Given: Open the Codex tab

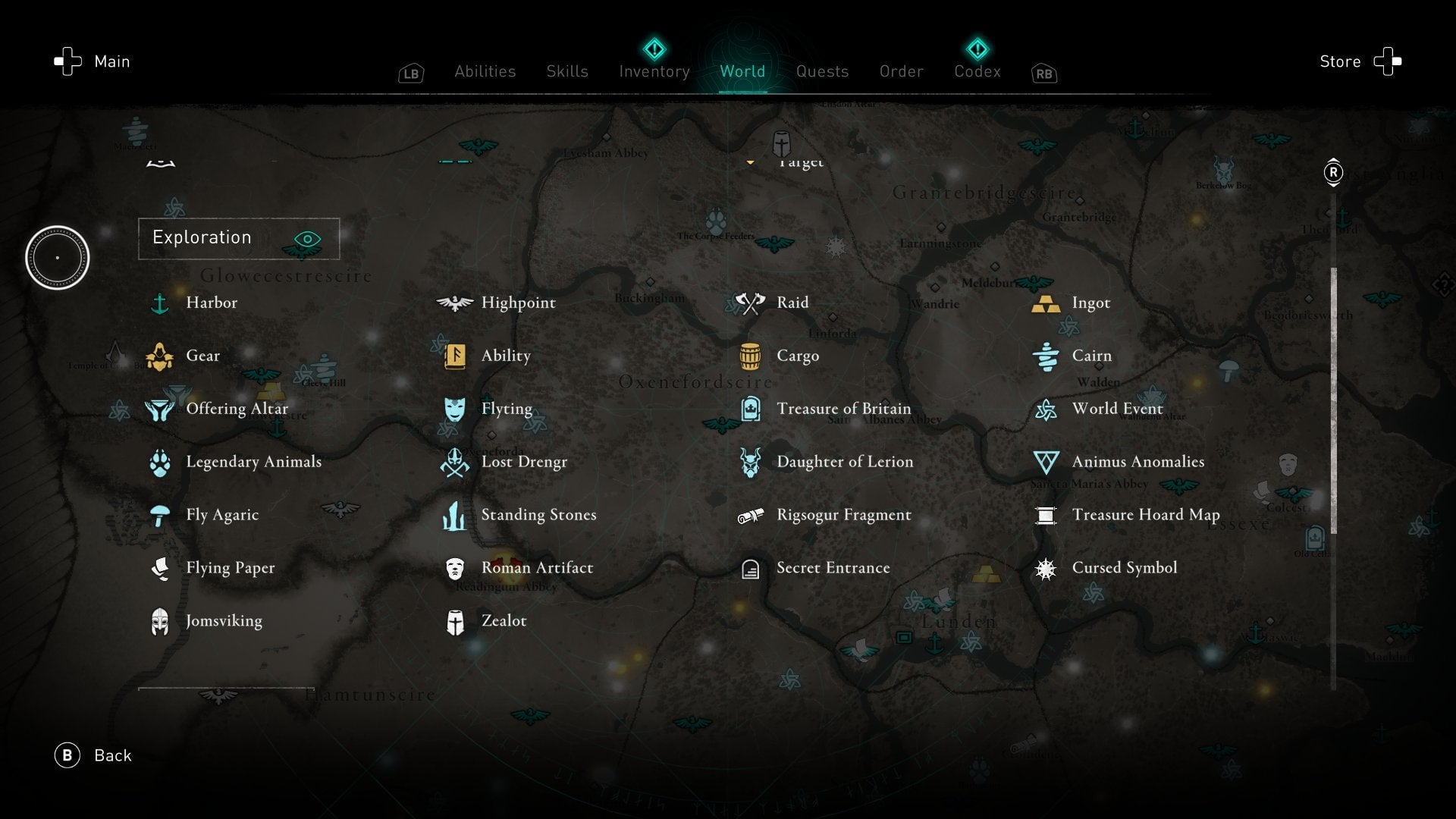Looking at the screenshot, I should point(977,71).
